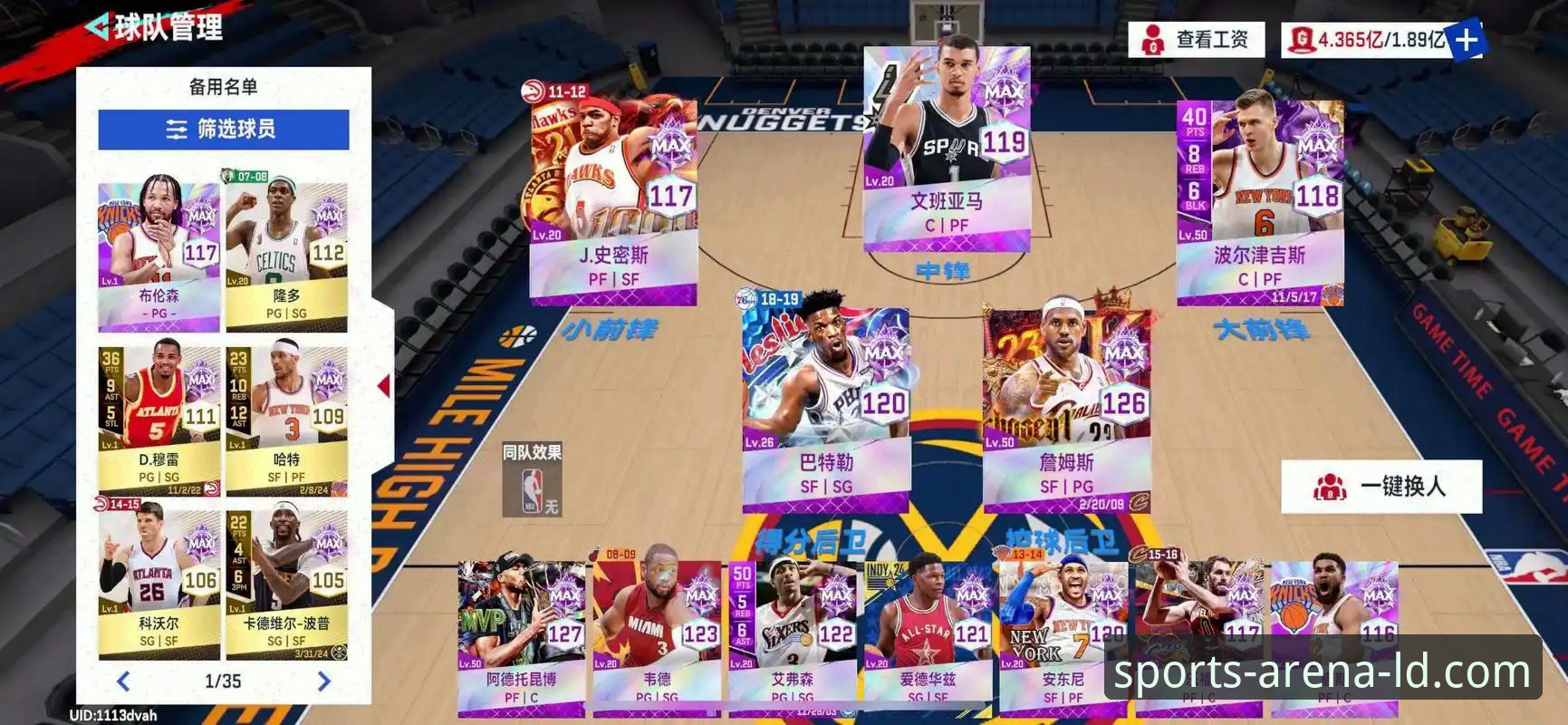1568x725 pixels.
Task: Pick the 哈特 reserve card
Action: [286, 417]
